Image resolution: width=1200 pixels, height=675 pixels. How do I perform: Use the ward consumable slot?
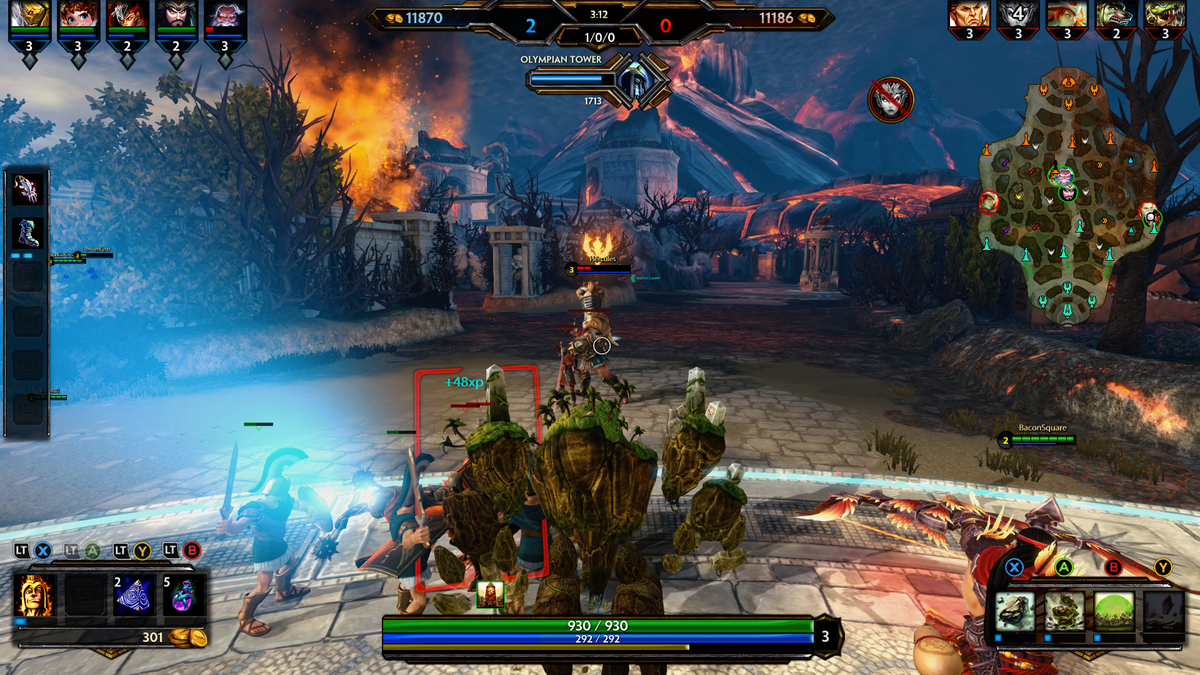pyautogui.click(x=134, y=595)
